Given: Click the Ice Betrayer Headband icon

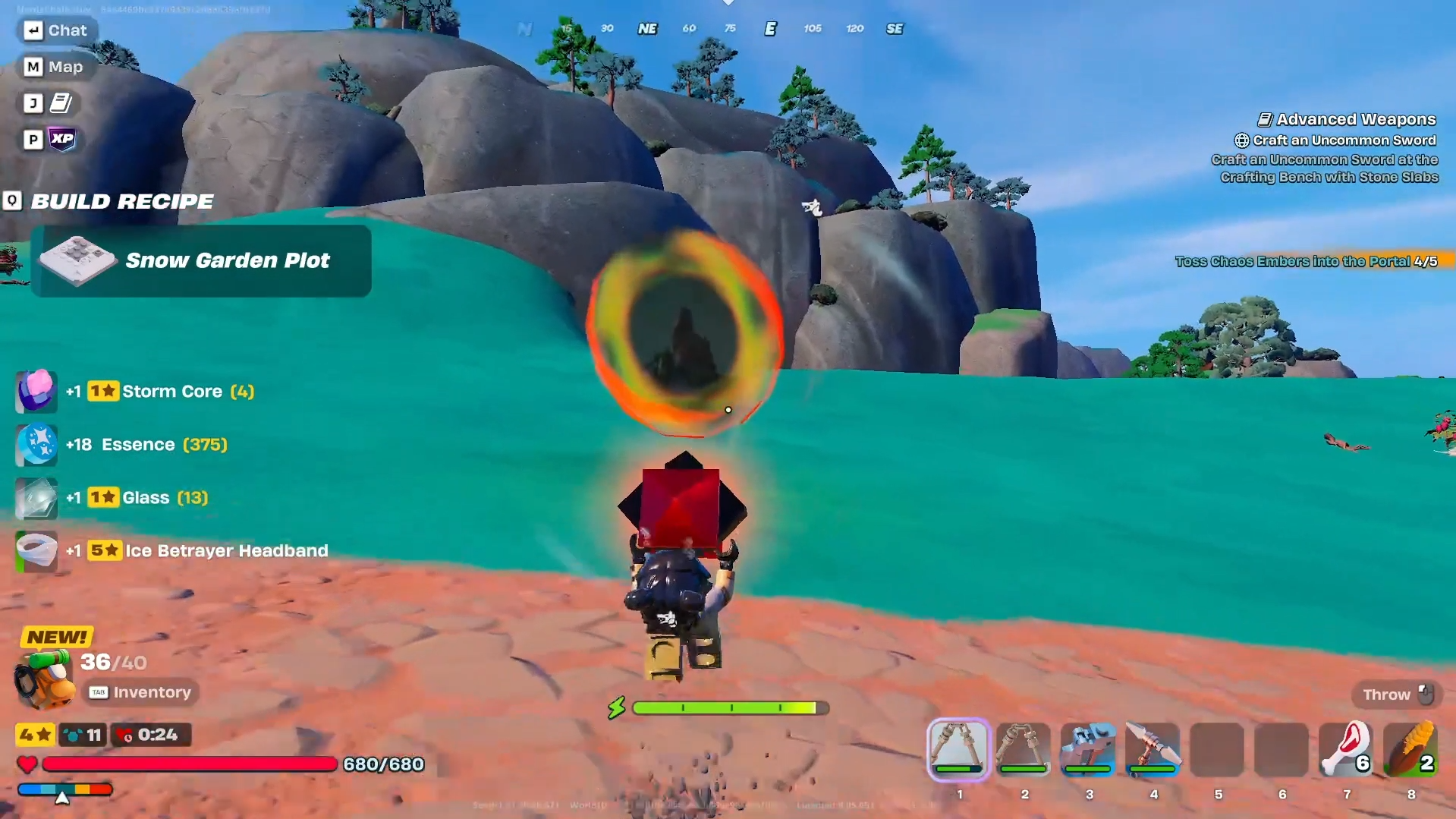Looking at the screenshot, I should coord(36,551).
